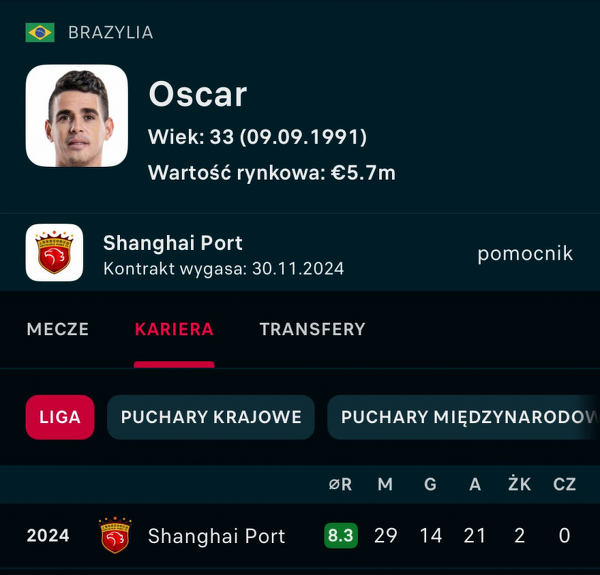Switch to the MECZE tab
Viewport: 600px width, 575px height.
[58, 329]
